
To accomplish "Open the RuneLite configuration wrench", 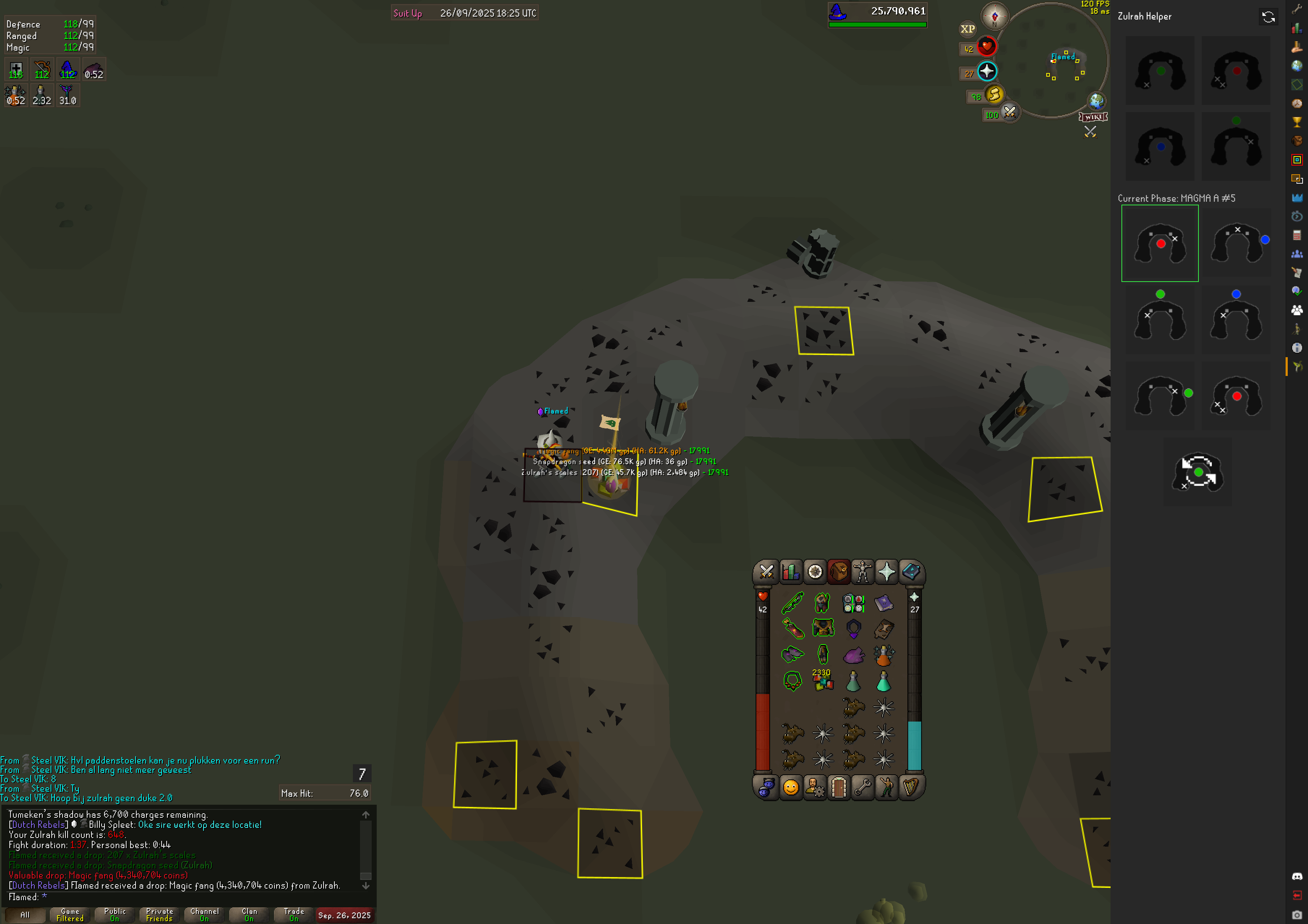I will tap(1297, 9).
